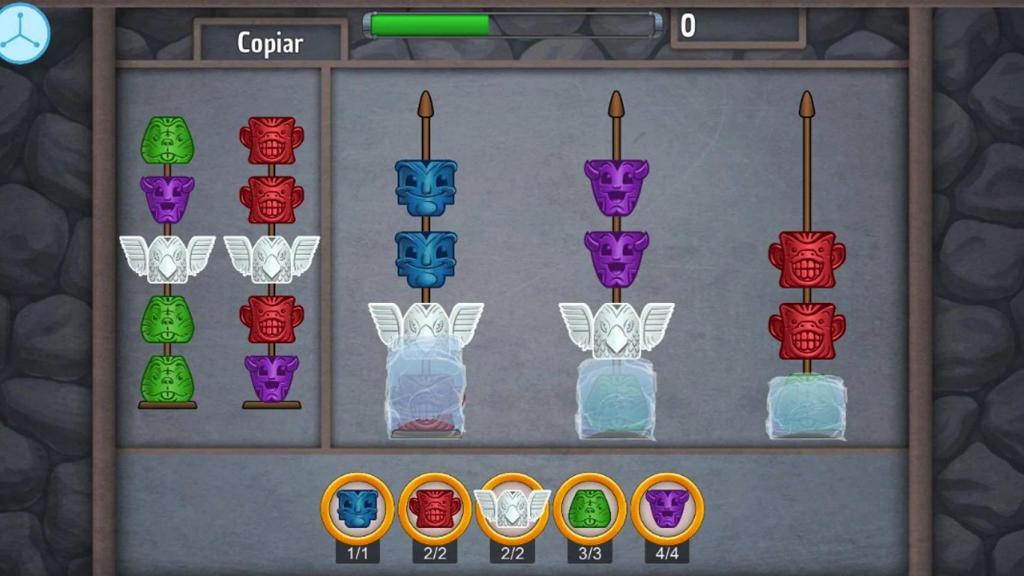Pick the purple horned mask piece
Viewport: 1024px width, 576px height.
[x=667, y=508]
